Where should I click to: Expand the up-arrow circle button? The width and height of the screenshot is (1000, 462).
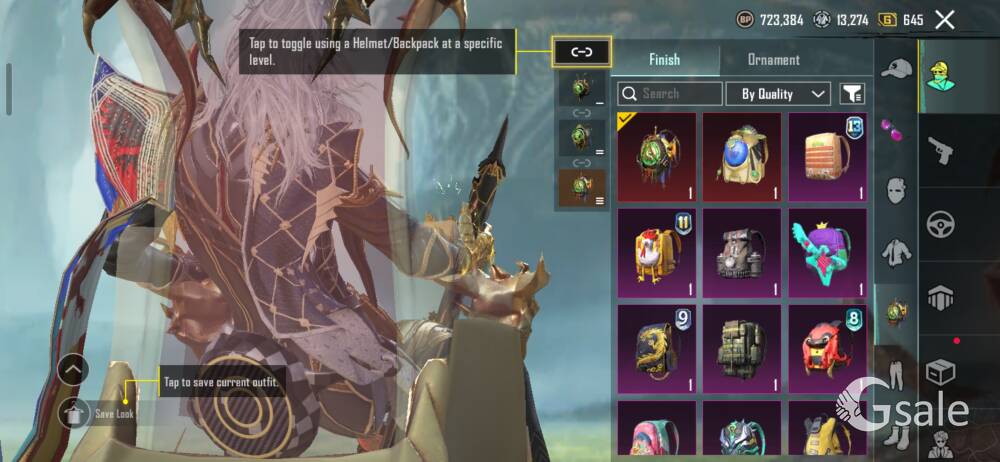pos(74,370)
